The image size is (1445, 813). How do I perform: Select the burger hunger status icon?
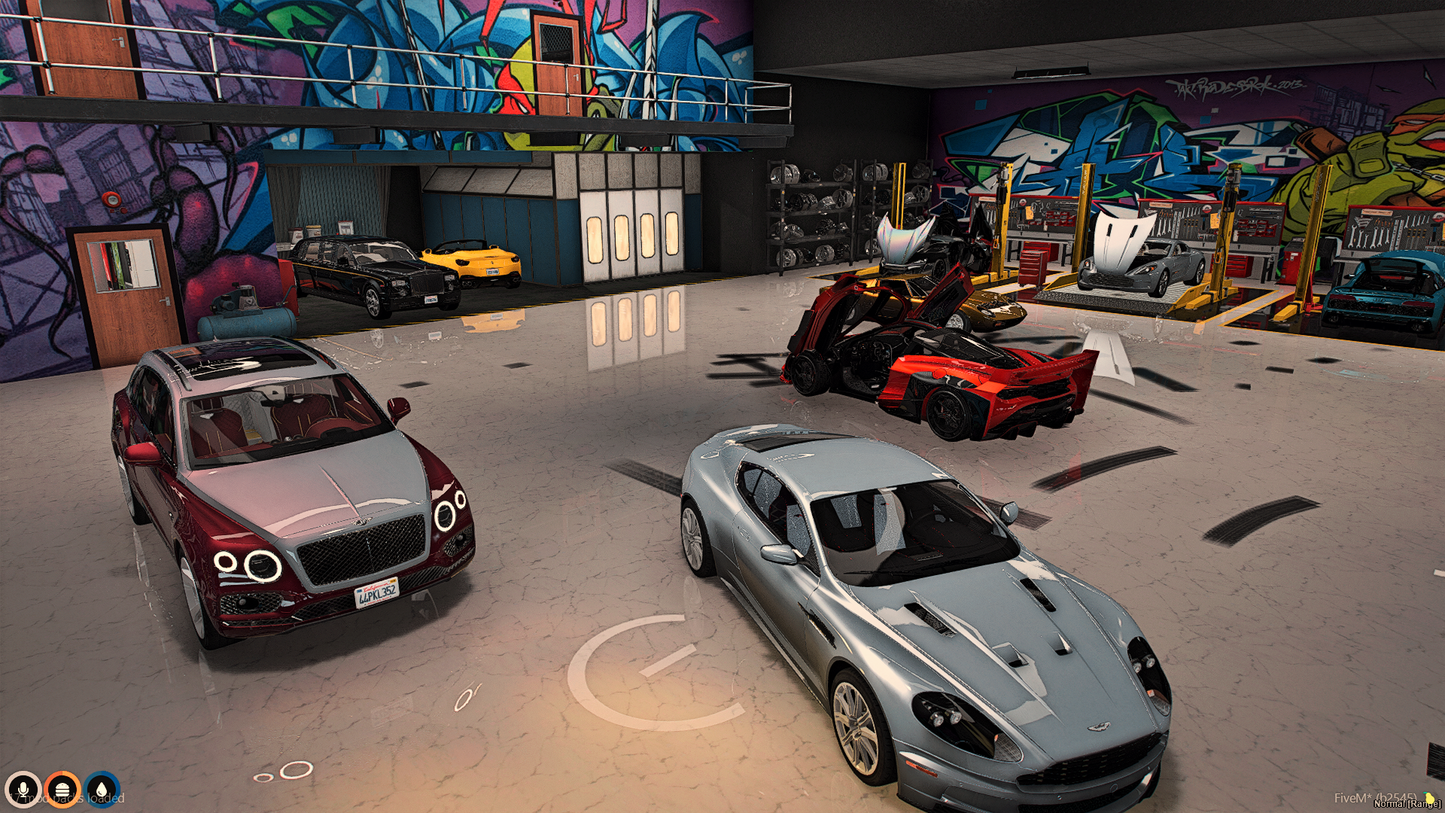(x=62, y=789)
